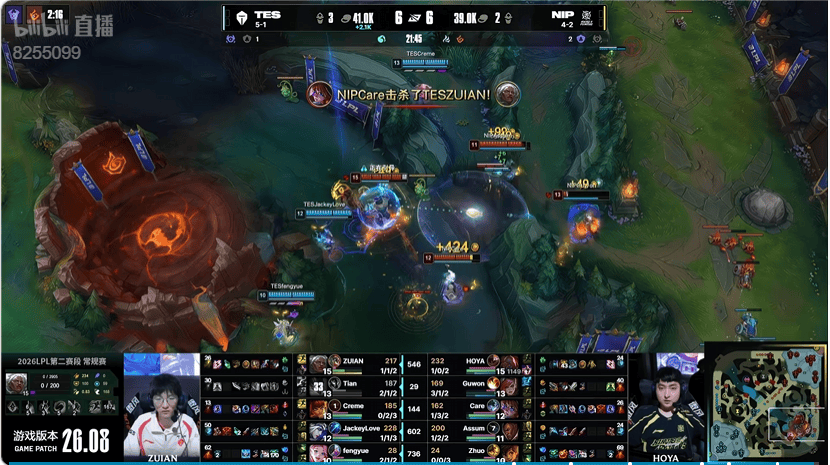The height and width of the screenshot is (465, 830).
Task: Click the NIPCare kill announcement banner
Action: click(x=413, y=94)
